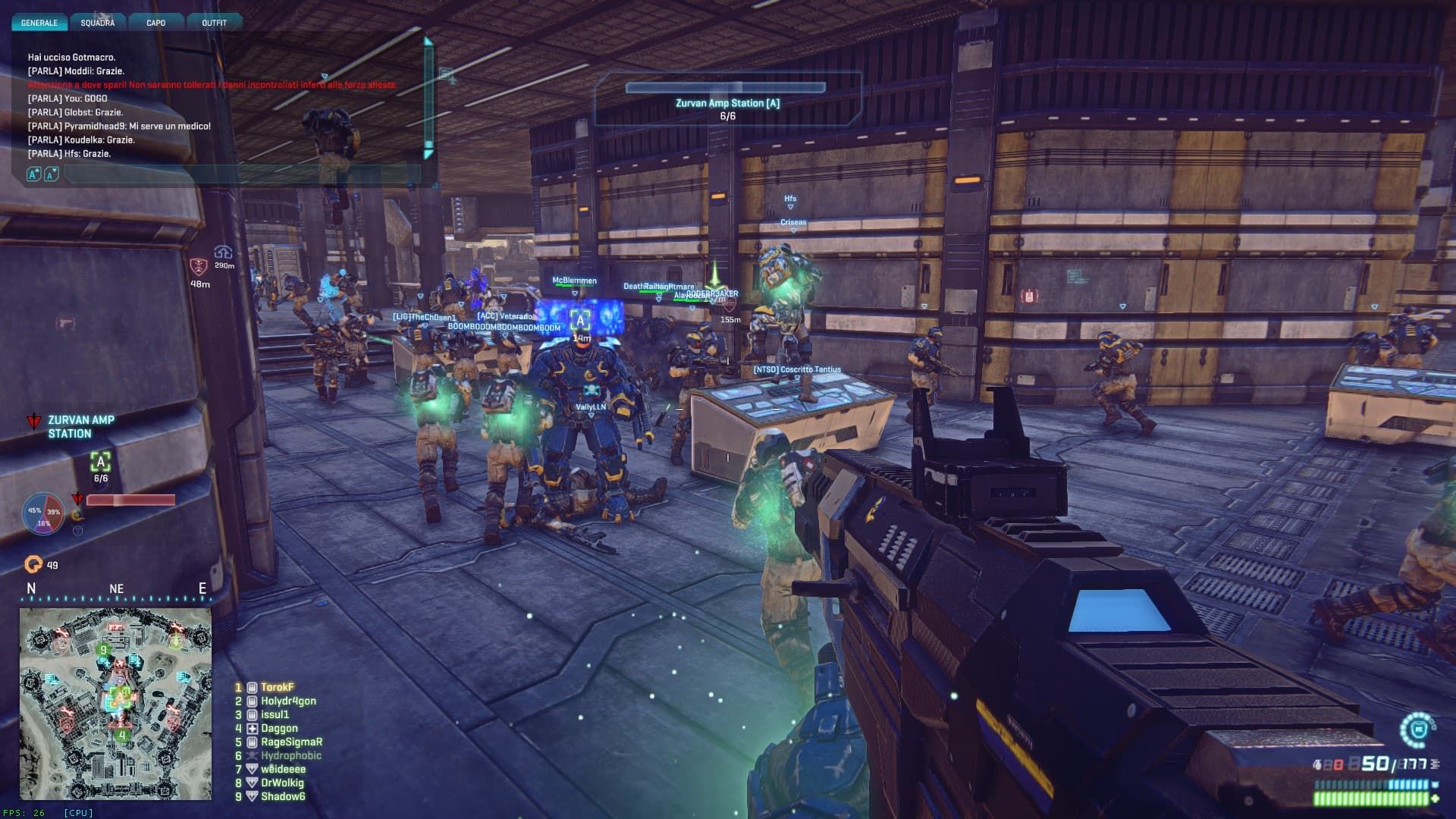Select the grenade icon in the ammo HUD
Image resolution: width=1456 pixels, height=819 pixels.
1317,764
